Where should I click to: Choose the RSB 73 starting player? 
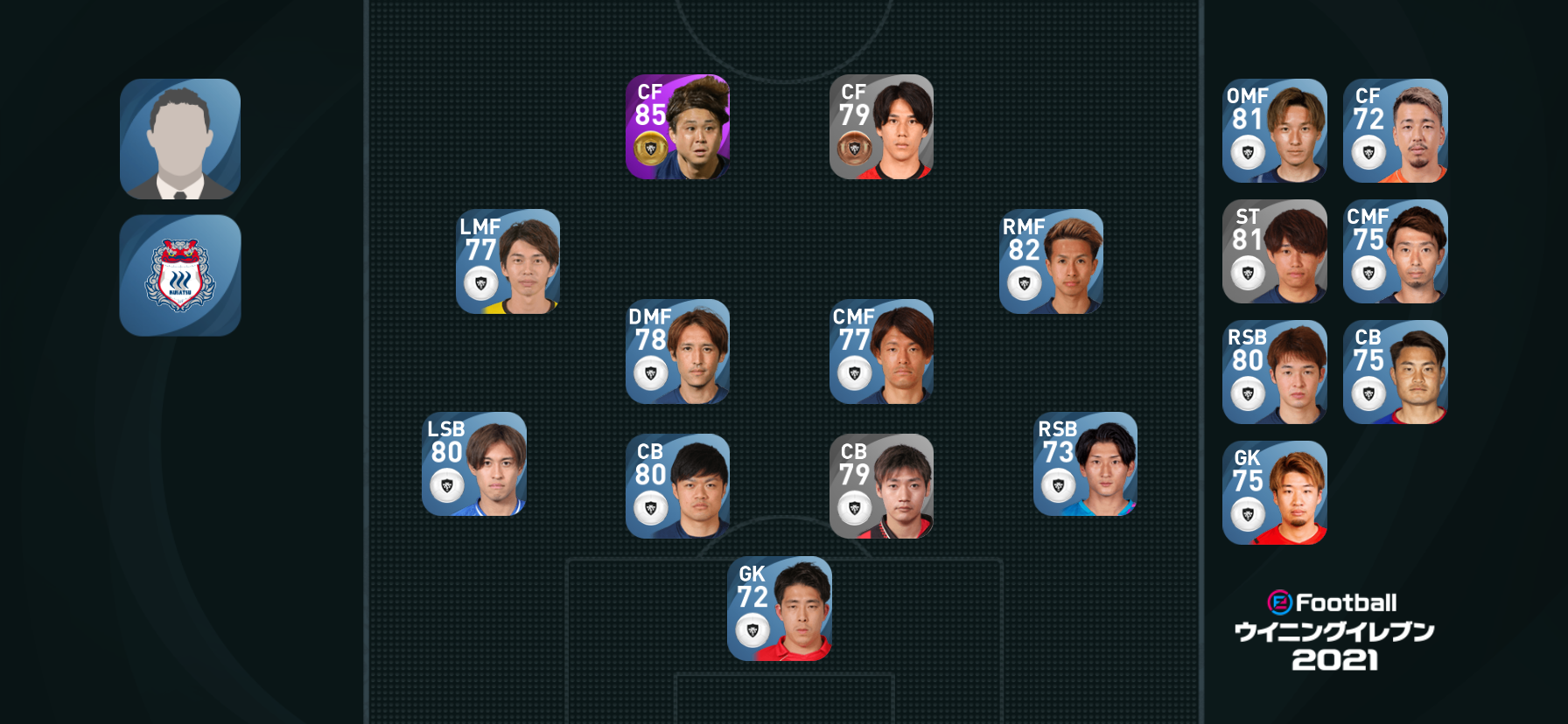1085,464
